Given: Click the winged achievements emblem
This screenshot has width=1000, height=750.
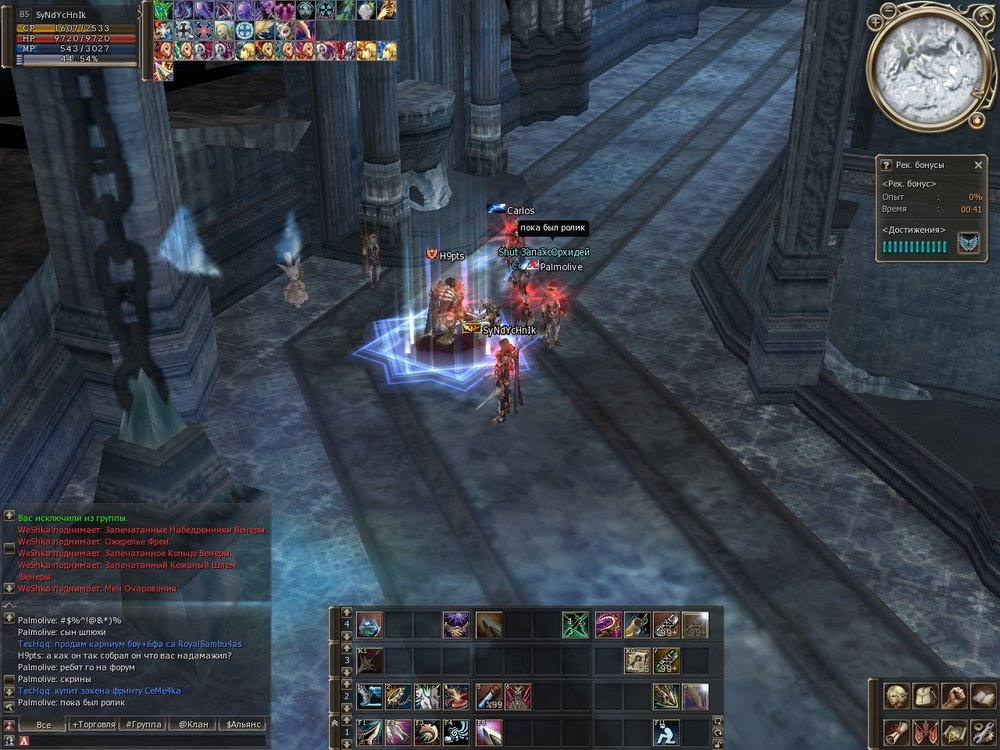Looking at the screenshot, I should pos(967,245).
